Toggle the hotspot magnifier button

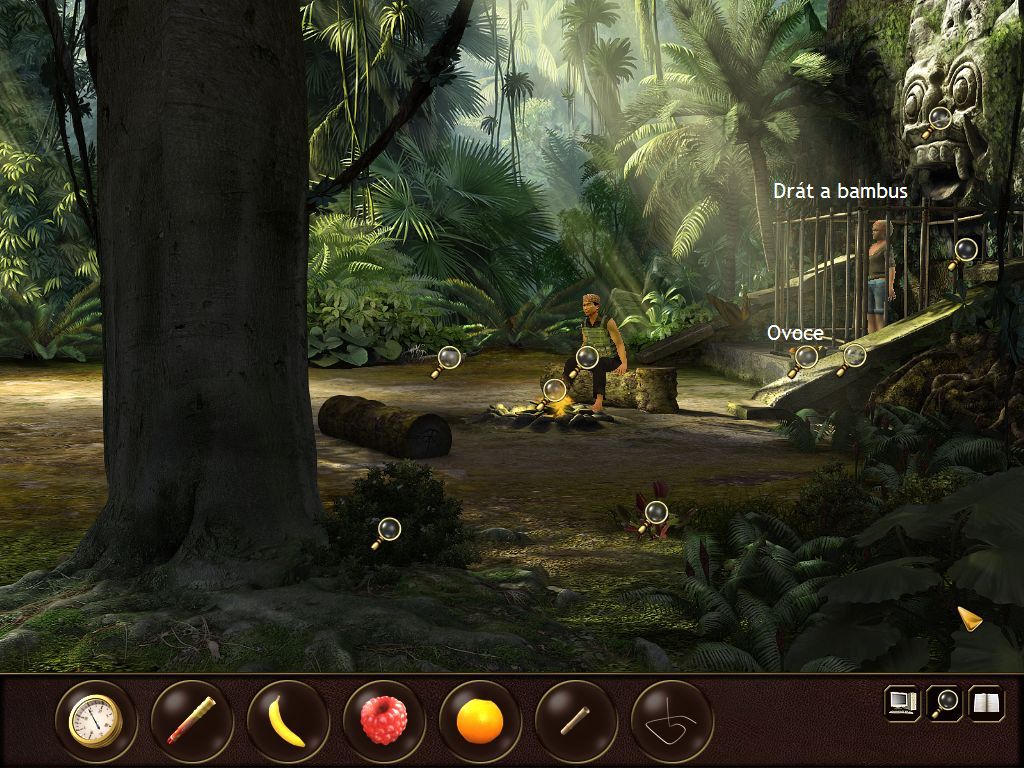[944, 703]
